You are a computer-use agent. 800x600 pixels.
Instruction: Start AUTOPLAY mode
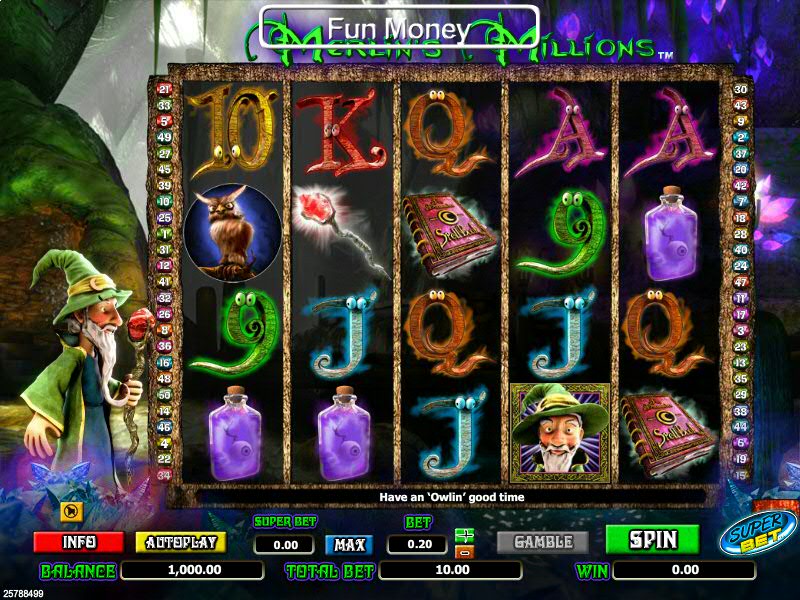coord(180,542)
